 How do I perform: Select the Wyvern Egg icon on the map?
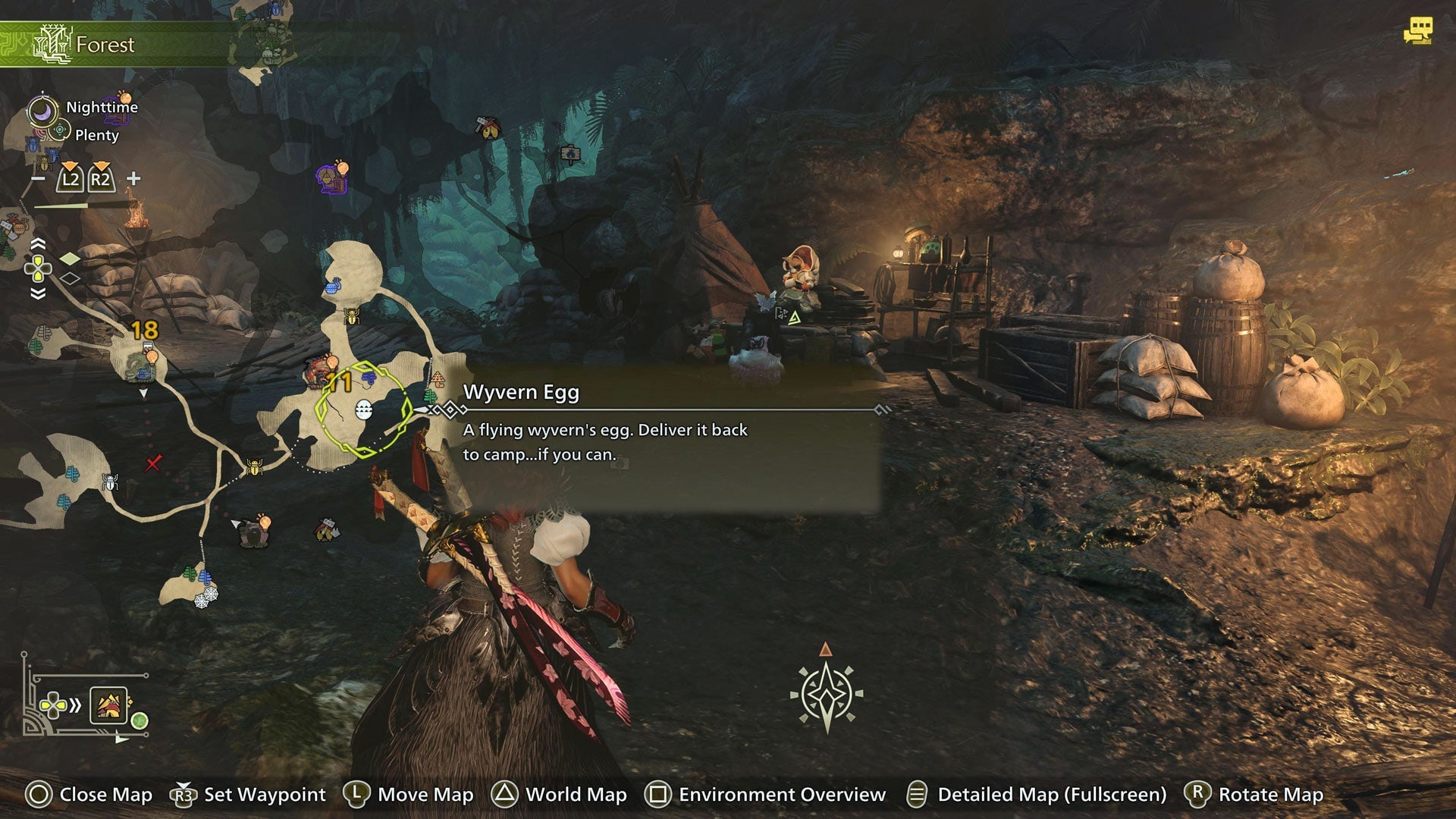click(363, 411)
